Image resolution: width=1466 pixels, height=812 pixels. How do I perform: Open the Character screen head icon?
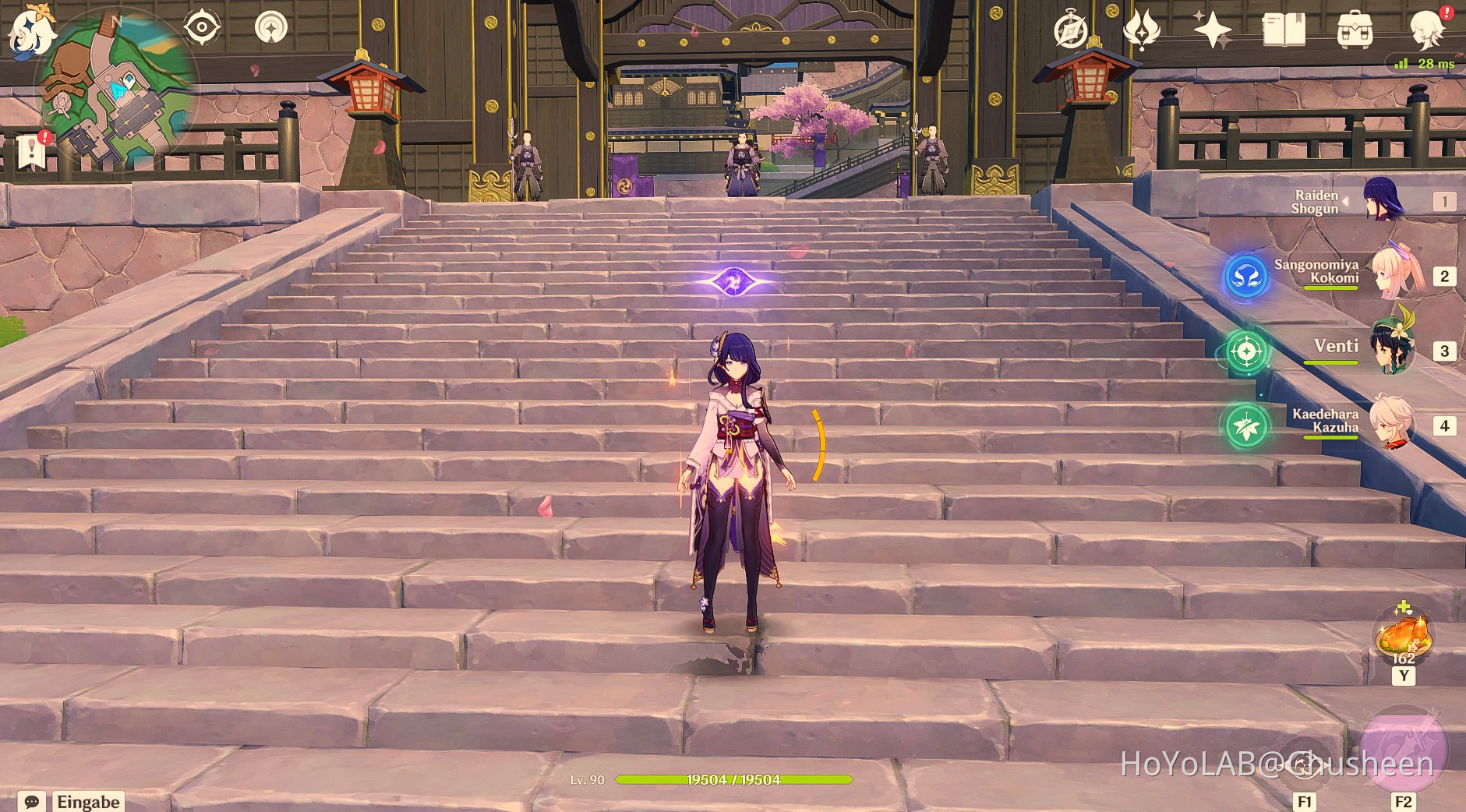point(1427,30)
